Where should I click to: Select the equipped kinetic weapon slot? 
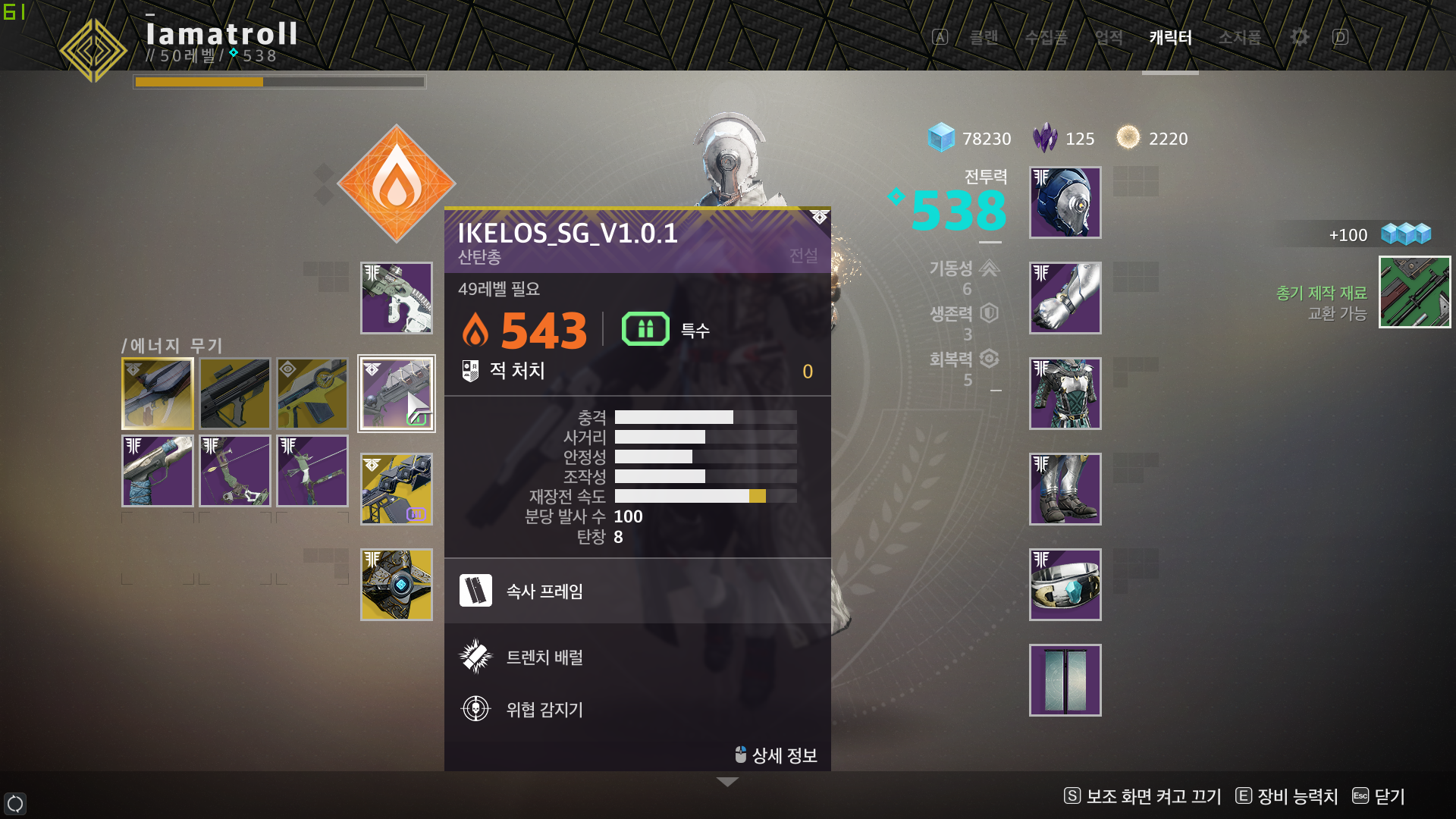coord(396,298)
